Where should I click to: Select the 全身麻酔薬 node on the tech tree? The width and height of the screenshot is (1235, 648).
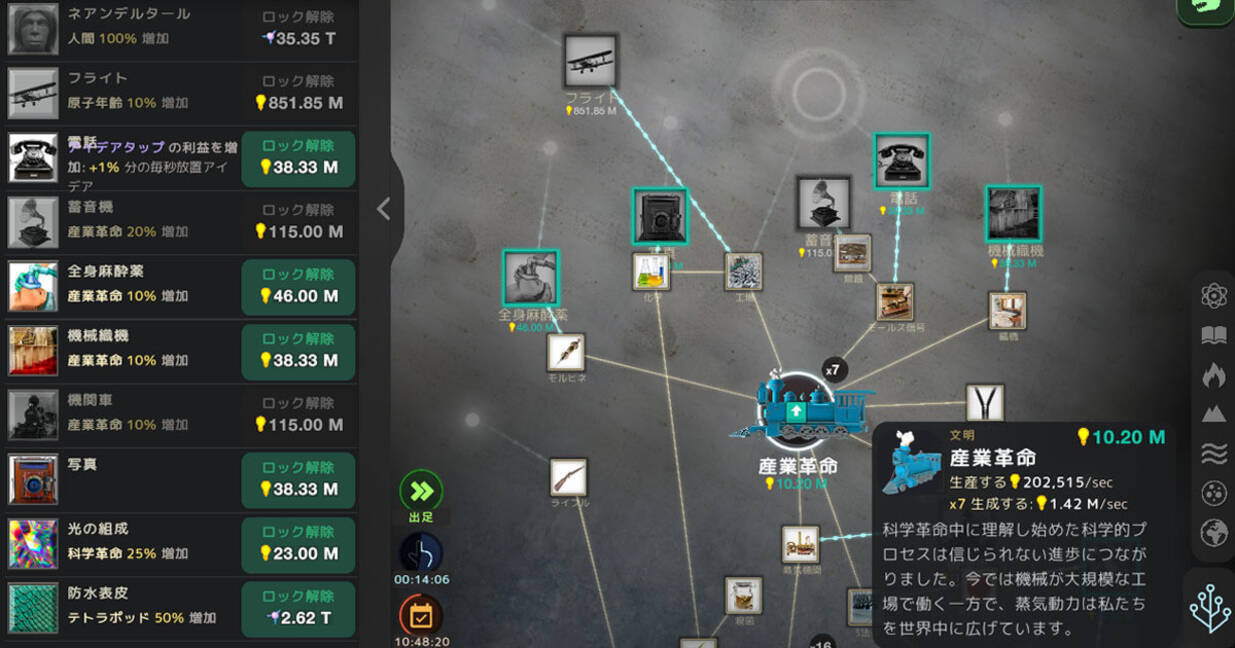pyautogui.click(x=530, y=277)
